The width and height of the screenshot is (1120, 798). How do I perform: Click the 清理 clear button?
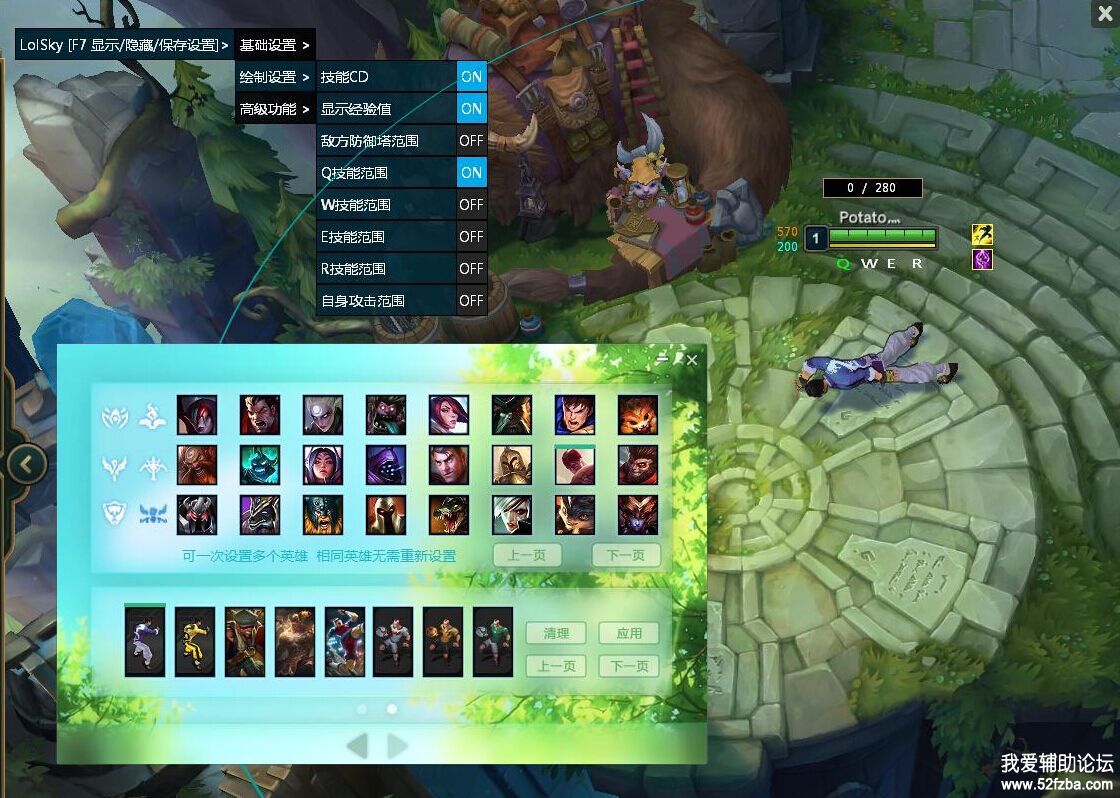pyautogui.click(x=556, y=633)
